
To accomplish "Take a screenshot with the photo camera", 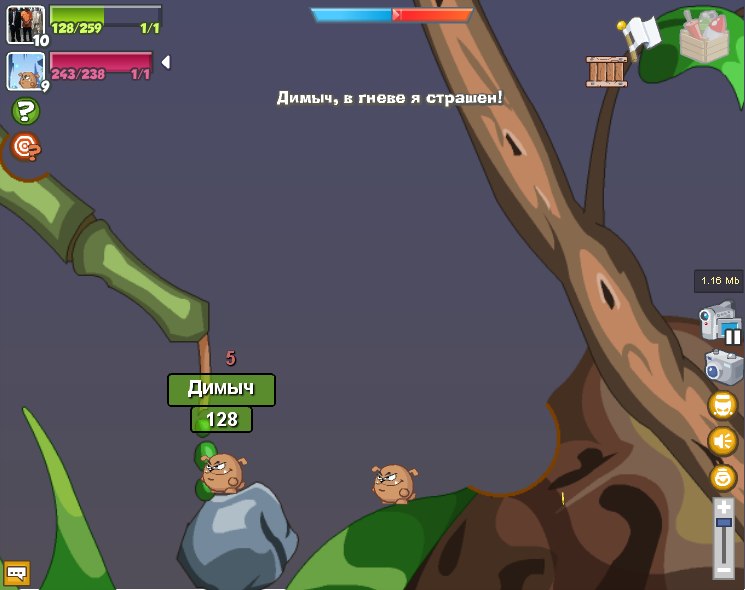I will [723, 367].
